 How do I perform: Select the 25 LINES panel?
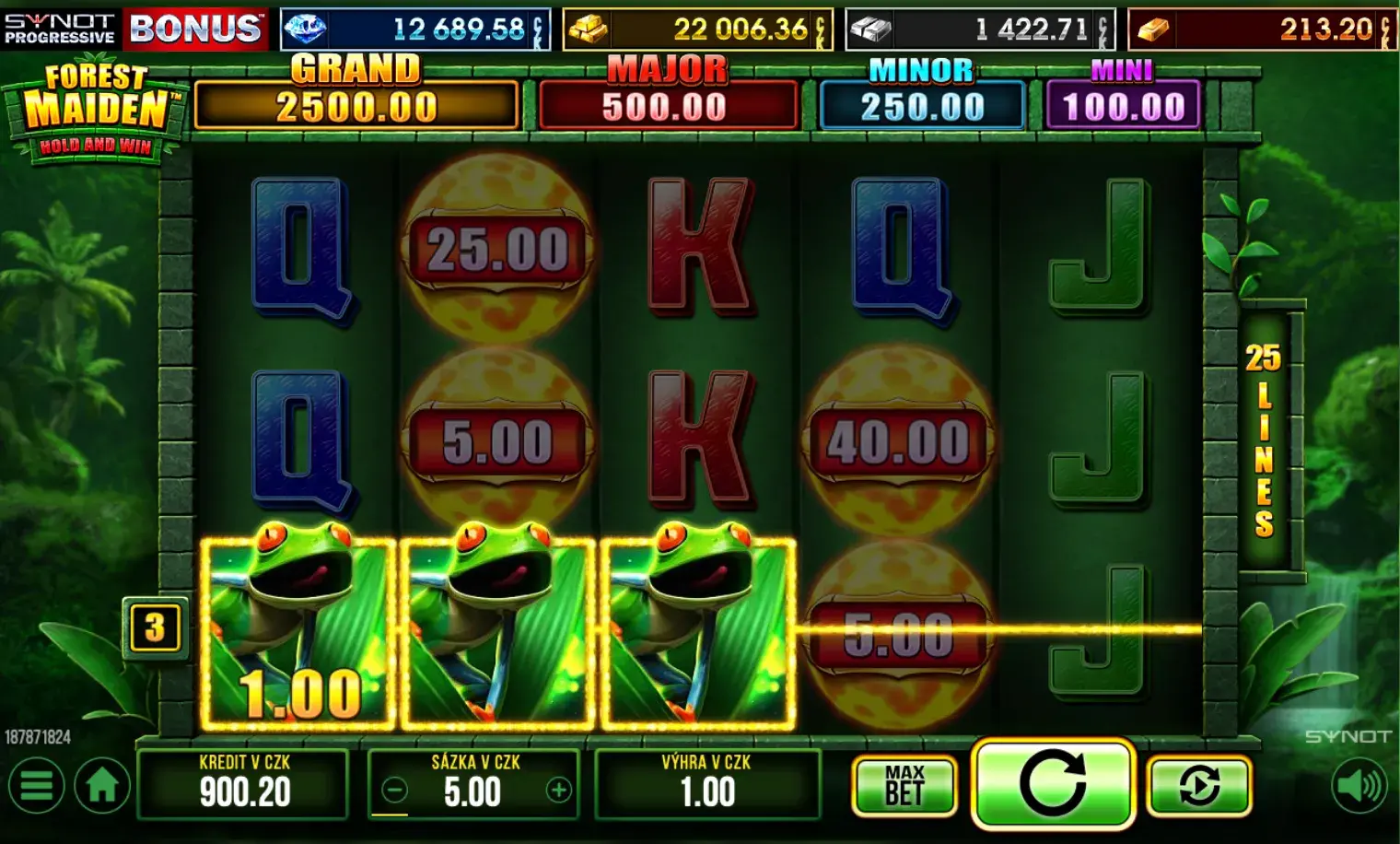[x=1265, y=440]
